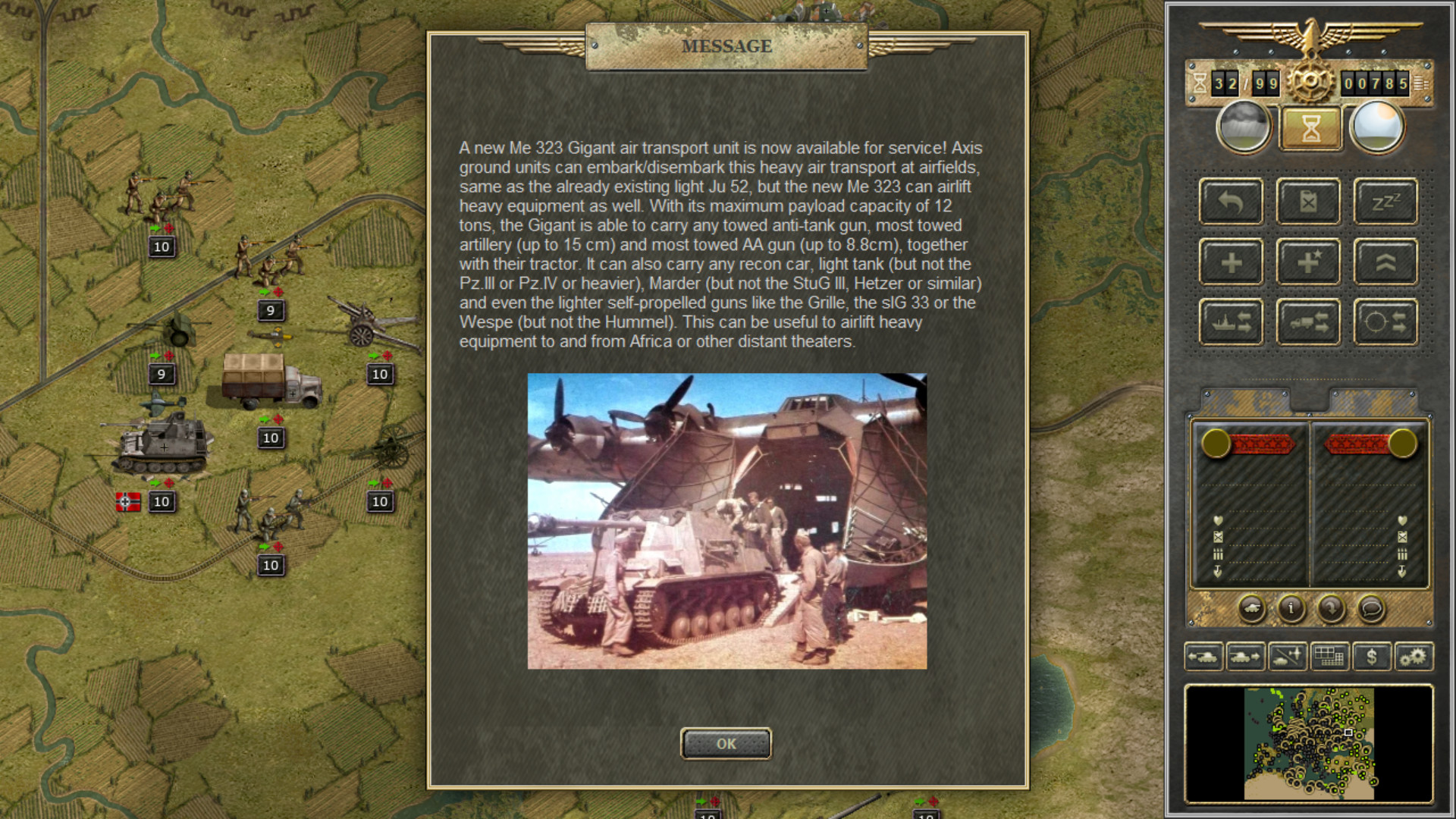The width and height of the screenshot is (1456, 819).
Task: Open the purchase screen dollar icon
Action: tap(1373, 657)
